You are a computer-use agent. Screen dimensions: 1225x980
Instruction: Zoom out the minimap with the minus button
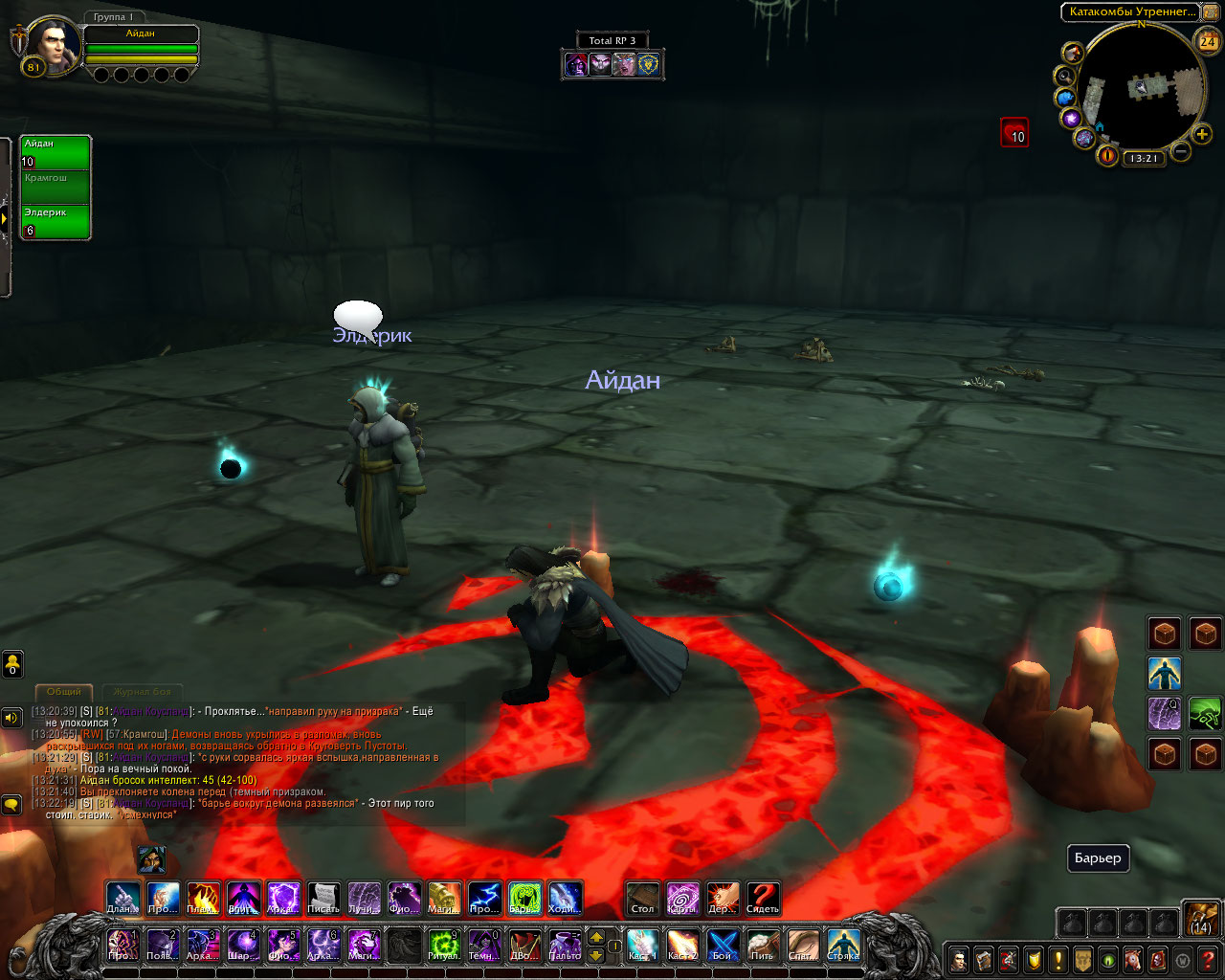1181,151
